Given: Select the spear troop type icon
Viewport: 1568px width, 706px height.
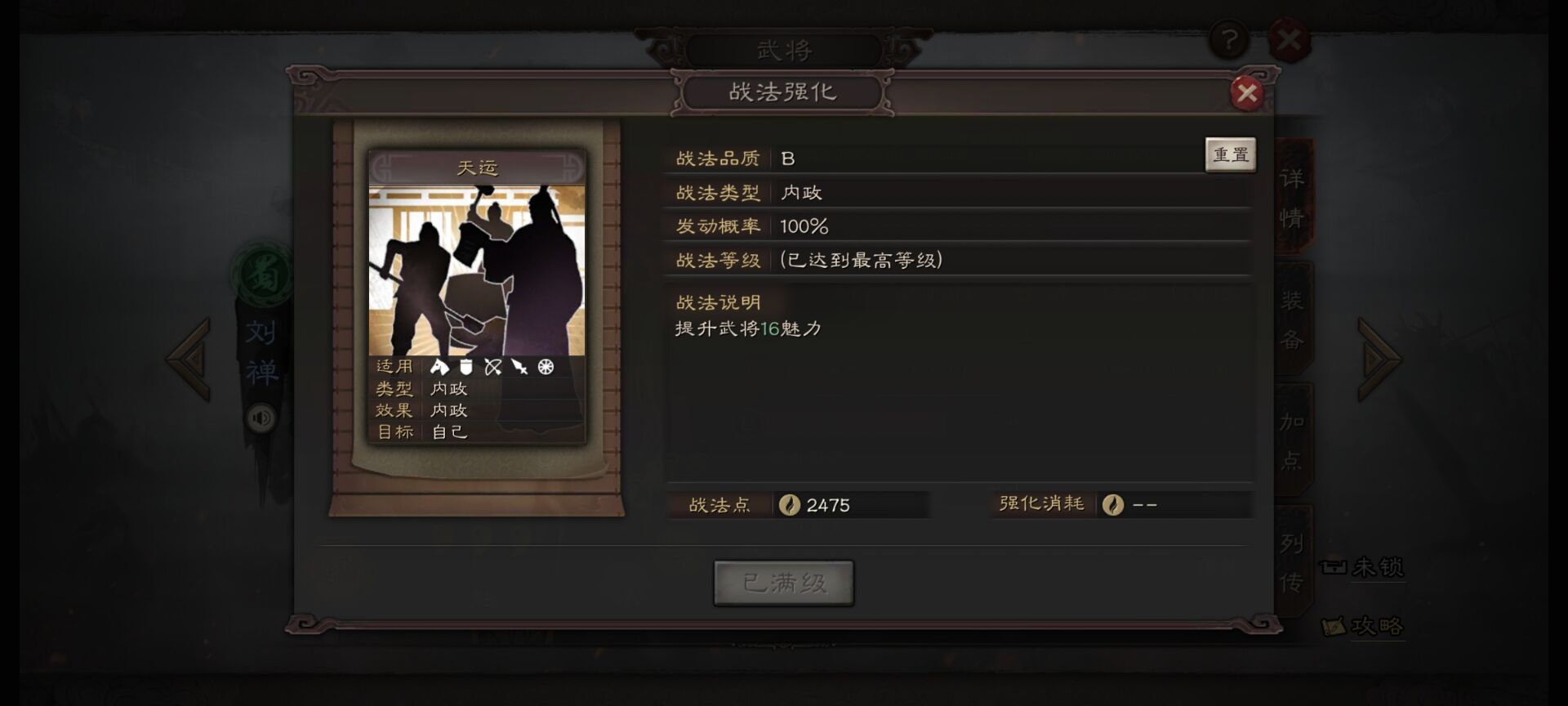Looking at the screenshot, I should coord(519,368).
